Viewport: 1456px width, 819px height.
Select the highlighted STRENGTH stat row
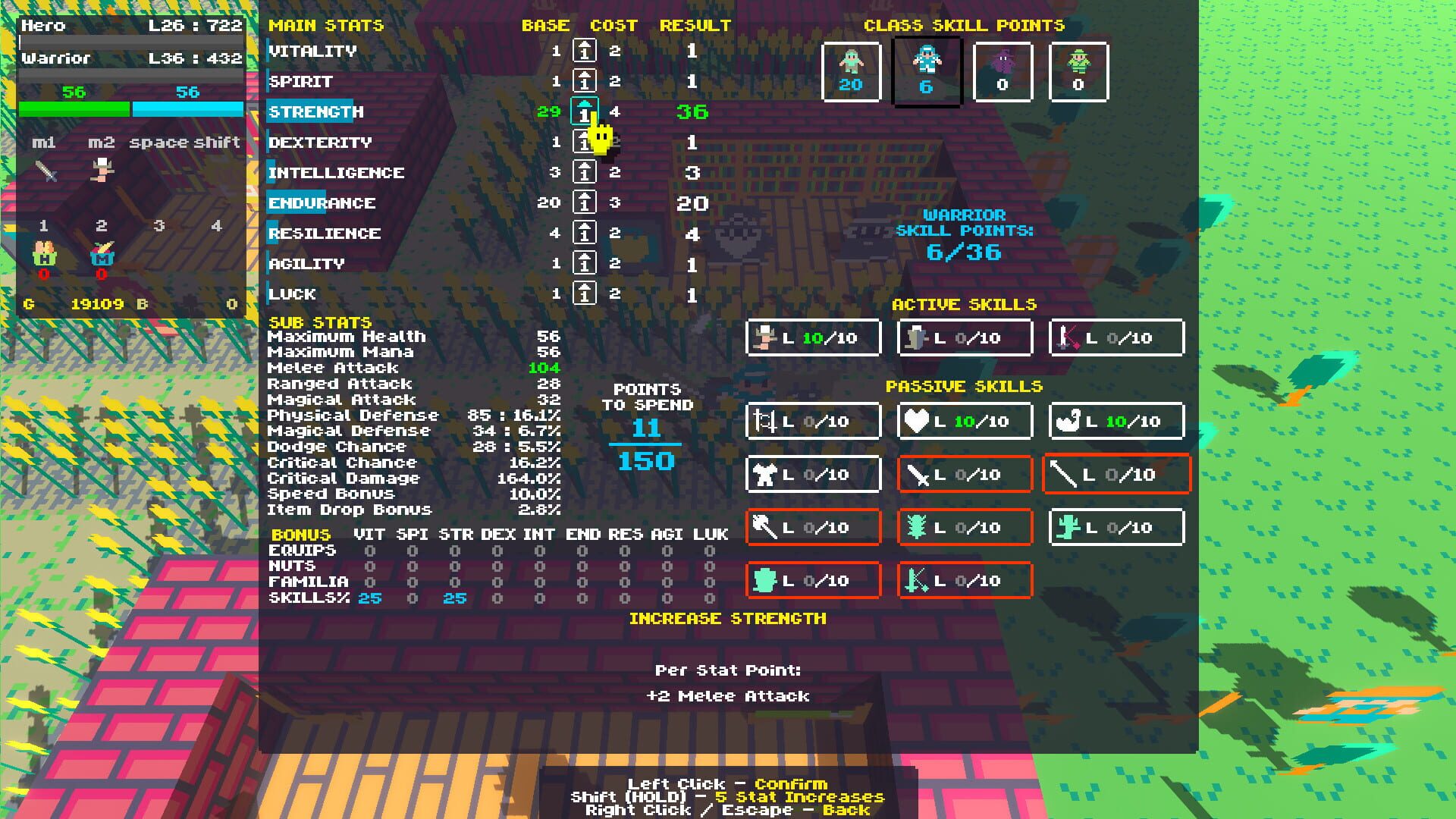[x=313, y=111]
